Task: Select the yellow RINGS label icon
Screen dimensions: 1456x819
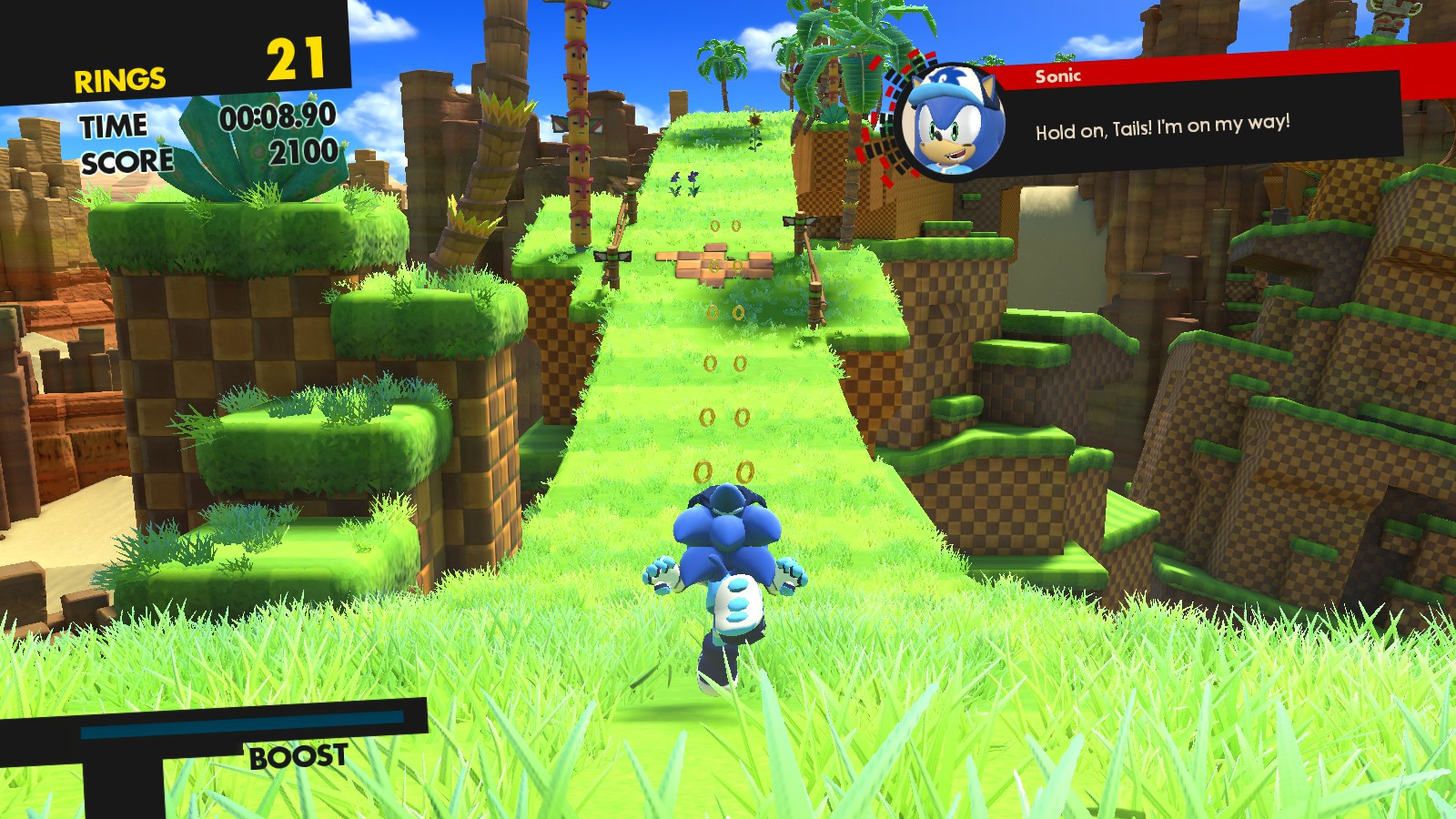Action: (118, 77)
